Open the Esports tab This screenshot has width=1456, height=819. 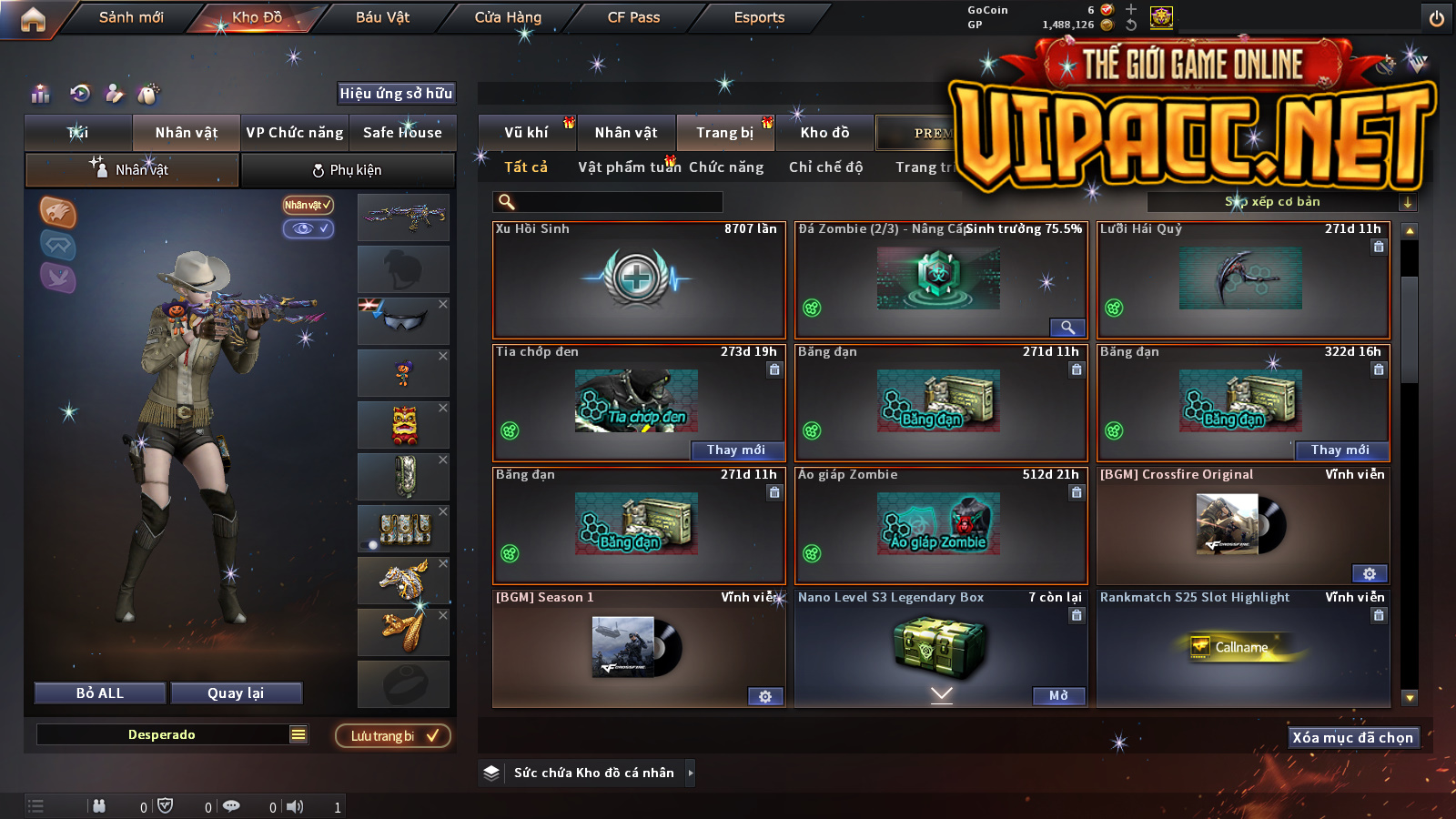(x=759, y=17)
